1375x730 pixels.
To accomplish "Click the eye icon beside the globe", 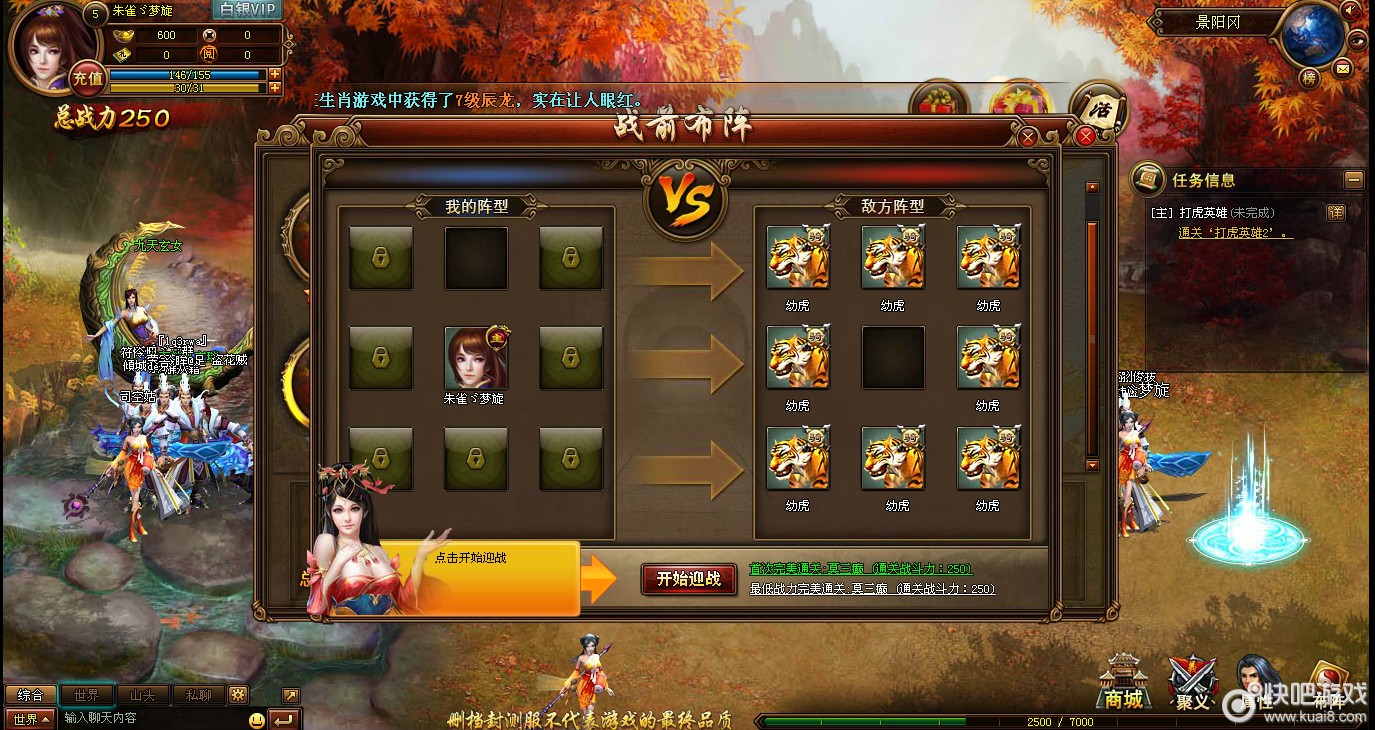I will pos(1356,41).
